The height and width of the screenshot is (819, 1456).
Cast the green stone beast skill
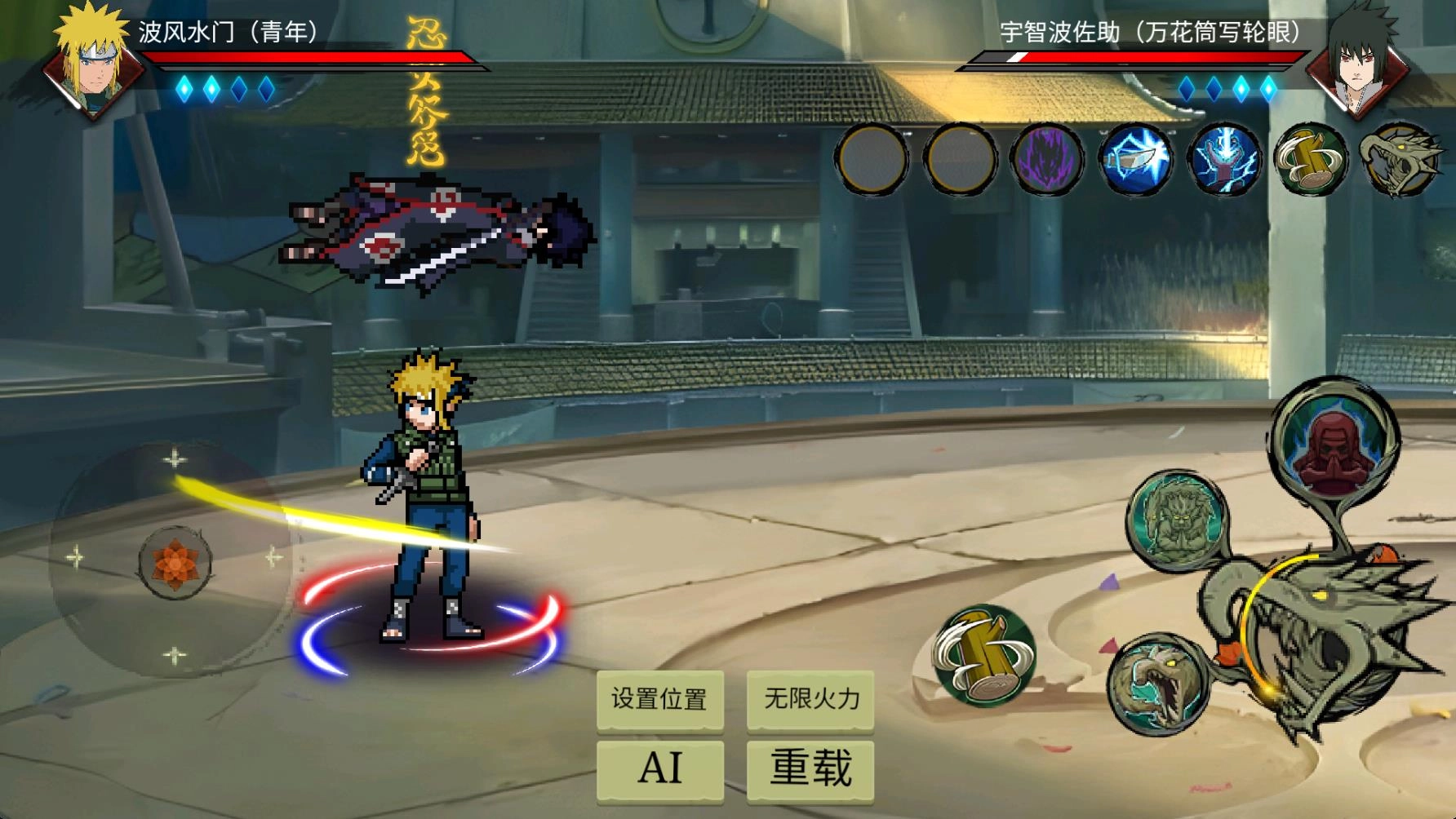[x=1176, y=520]
